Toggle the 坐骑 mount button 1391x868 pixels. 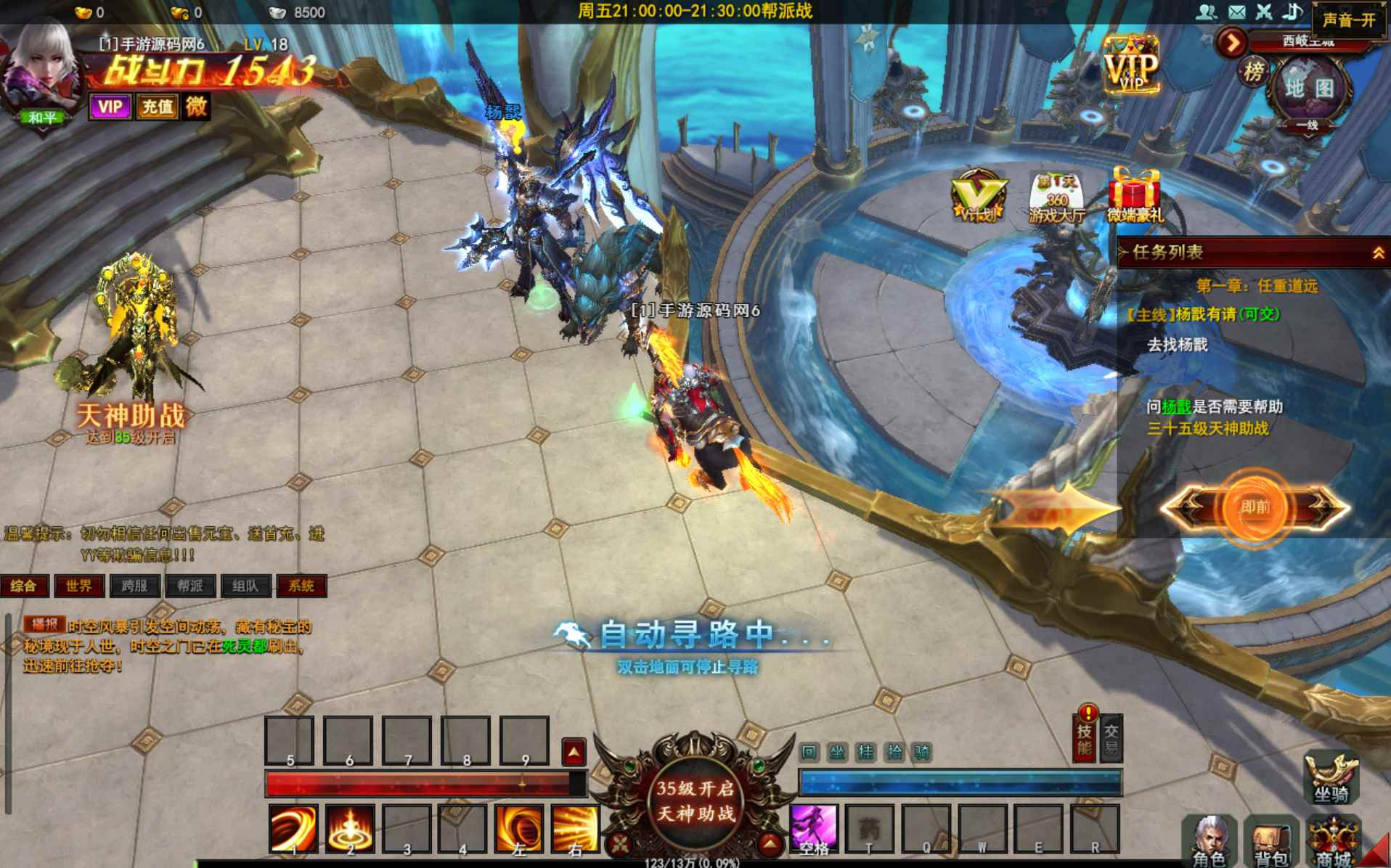(x=1331, y=777)
